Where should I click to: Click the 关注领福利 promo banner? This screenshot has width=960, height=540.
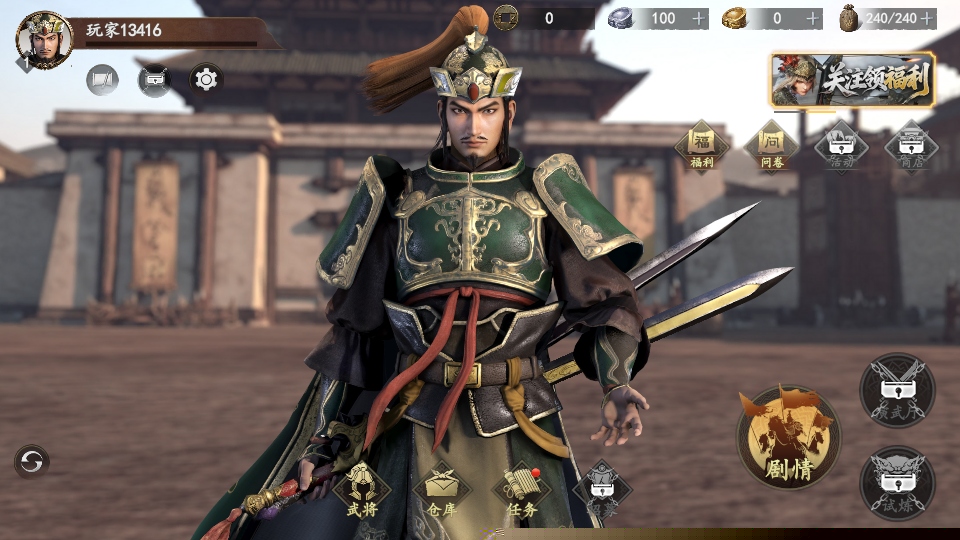853,80
